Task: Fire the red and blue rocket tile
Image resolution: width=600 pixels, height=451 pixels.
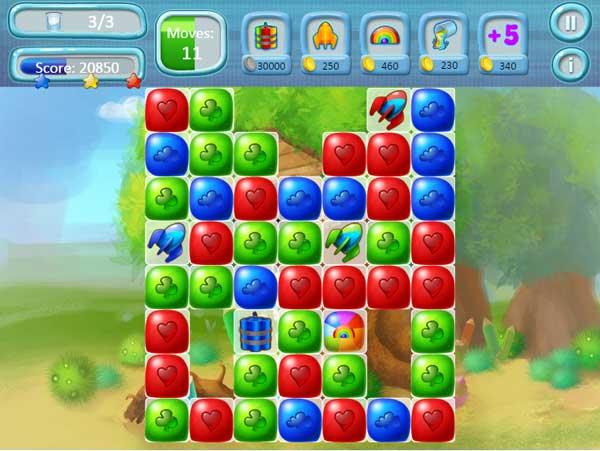Action: point(387,110)
